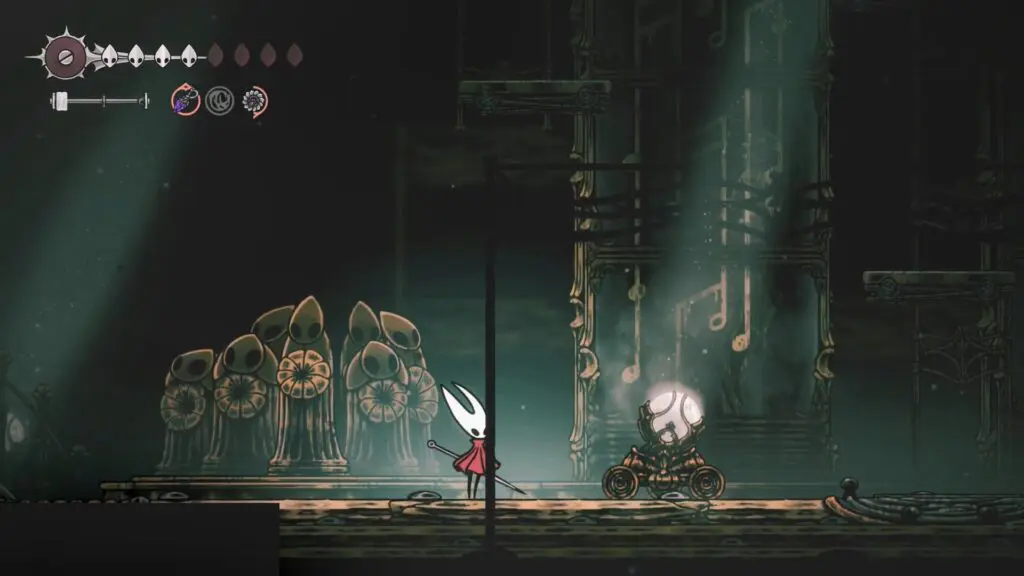Select the purple dart tool icon
This screenshot has height=576, width=1024.
(185, 100)
